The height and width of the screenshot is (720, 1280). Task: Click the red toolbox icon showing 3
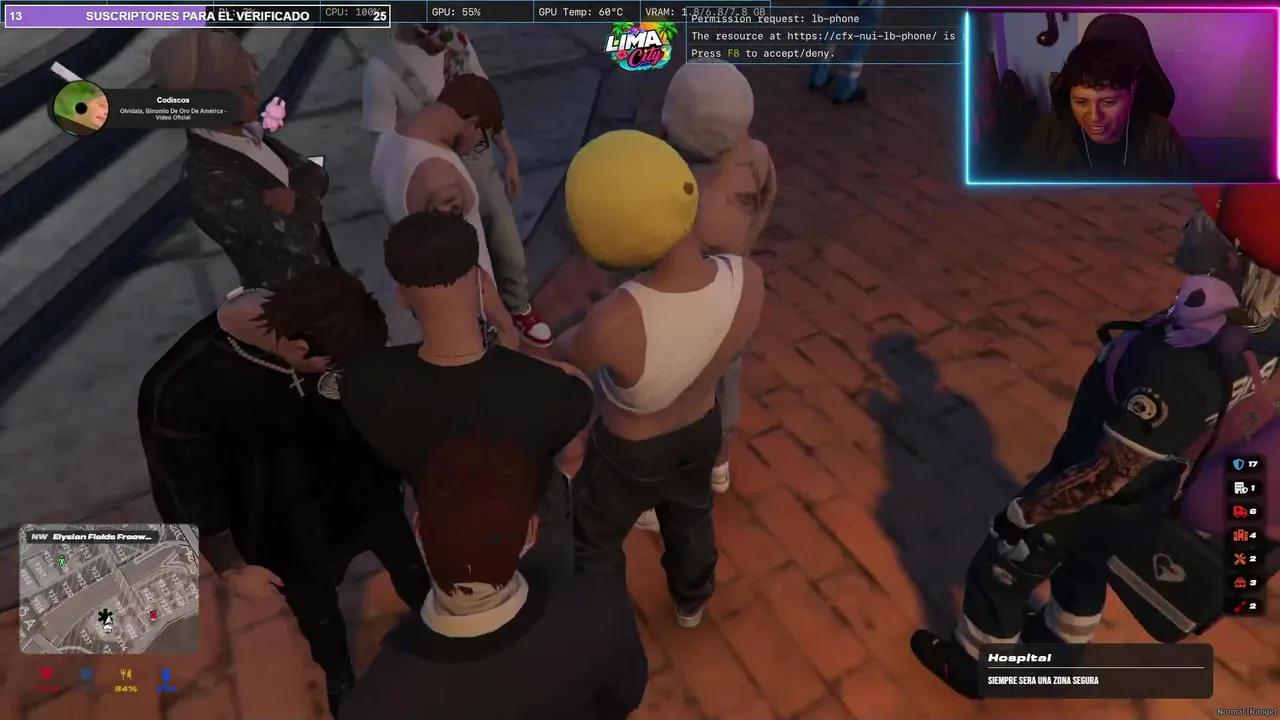[x=1238, y=583]
